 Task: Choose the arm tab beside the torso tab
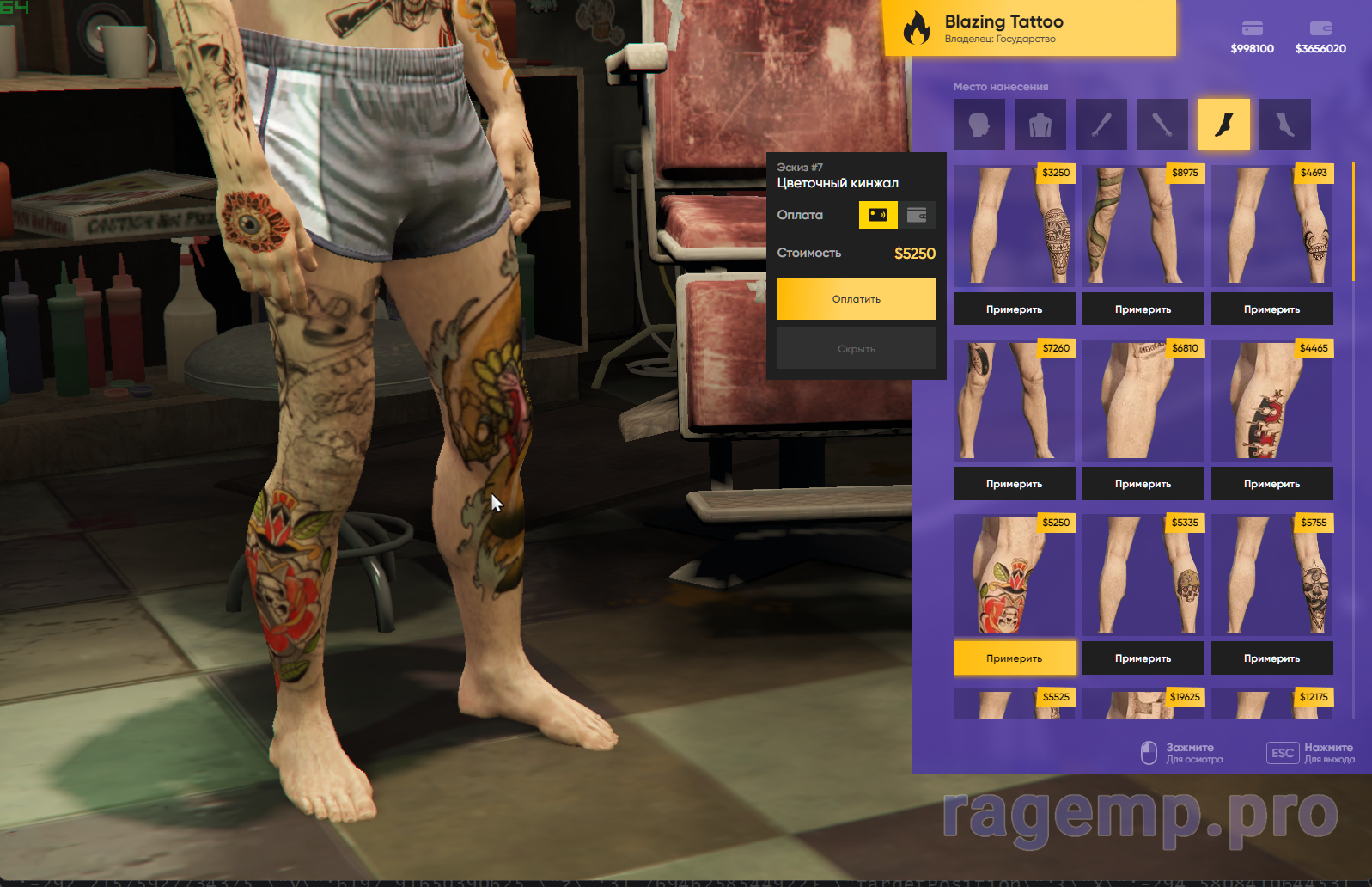click(1101, 125)
